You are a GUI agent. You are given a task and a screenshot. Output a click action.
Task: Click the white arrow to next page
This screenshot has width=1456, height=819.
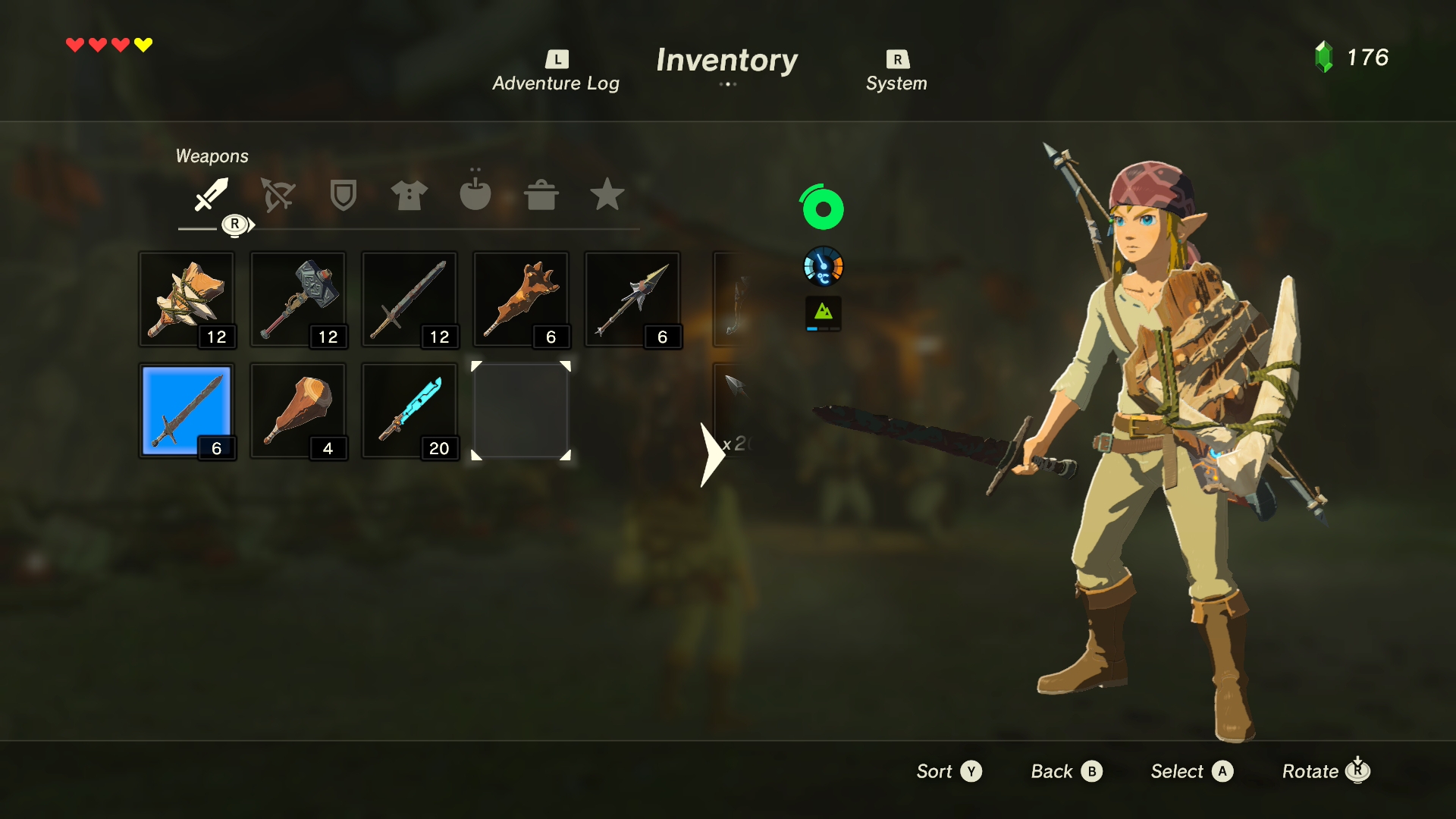pyautogui.click(x=711, y=455)
